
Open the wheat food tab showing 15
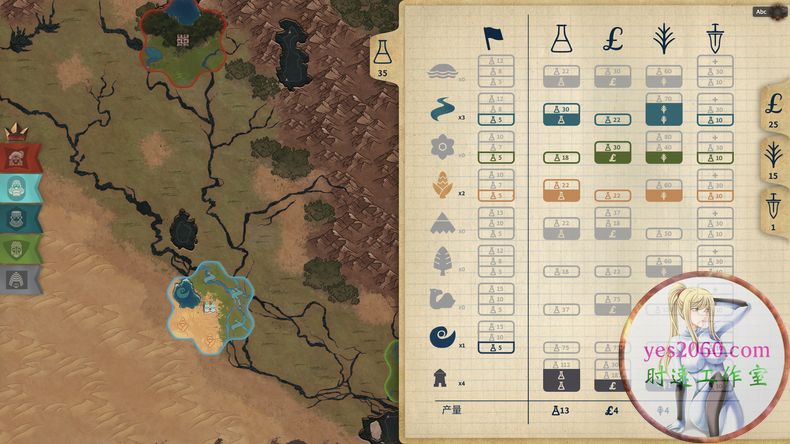point(771,159)
